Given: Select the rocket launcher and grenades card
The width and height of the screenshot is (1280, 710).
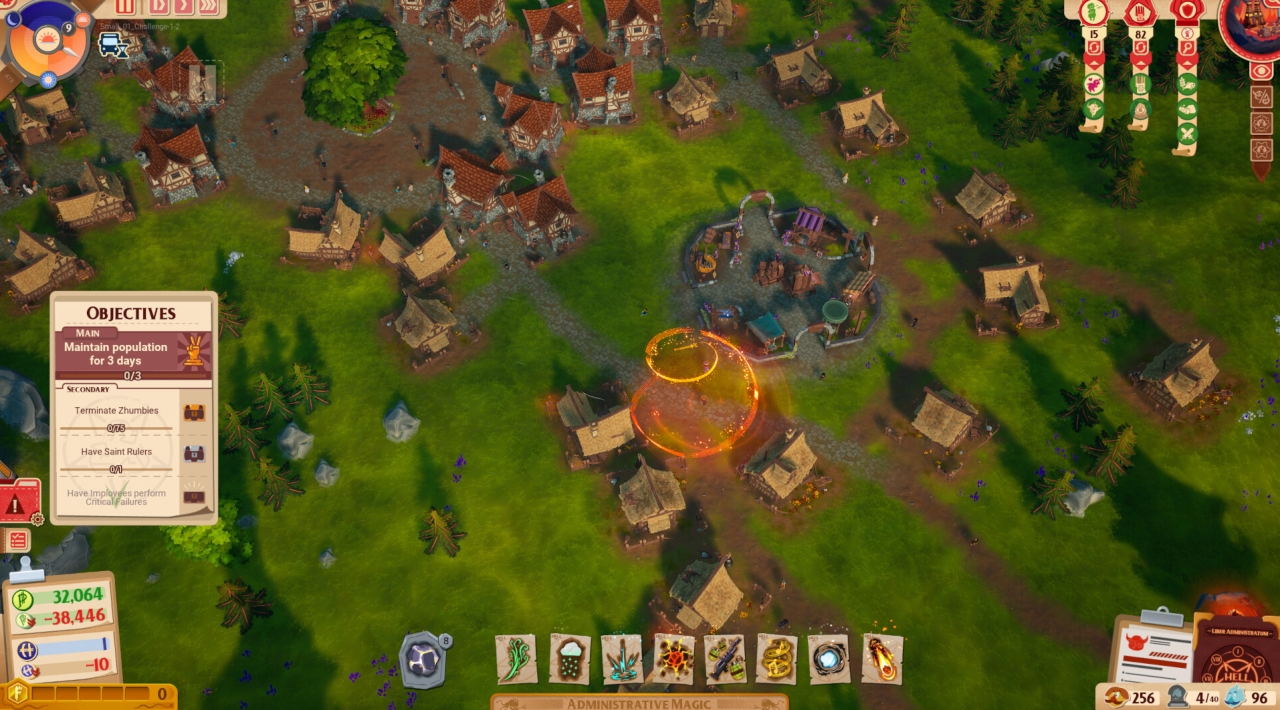Looking at the screenshot, I should point(725,659).
